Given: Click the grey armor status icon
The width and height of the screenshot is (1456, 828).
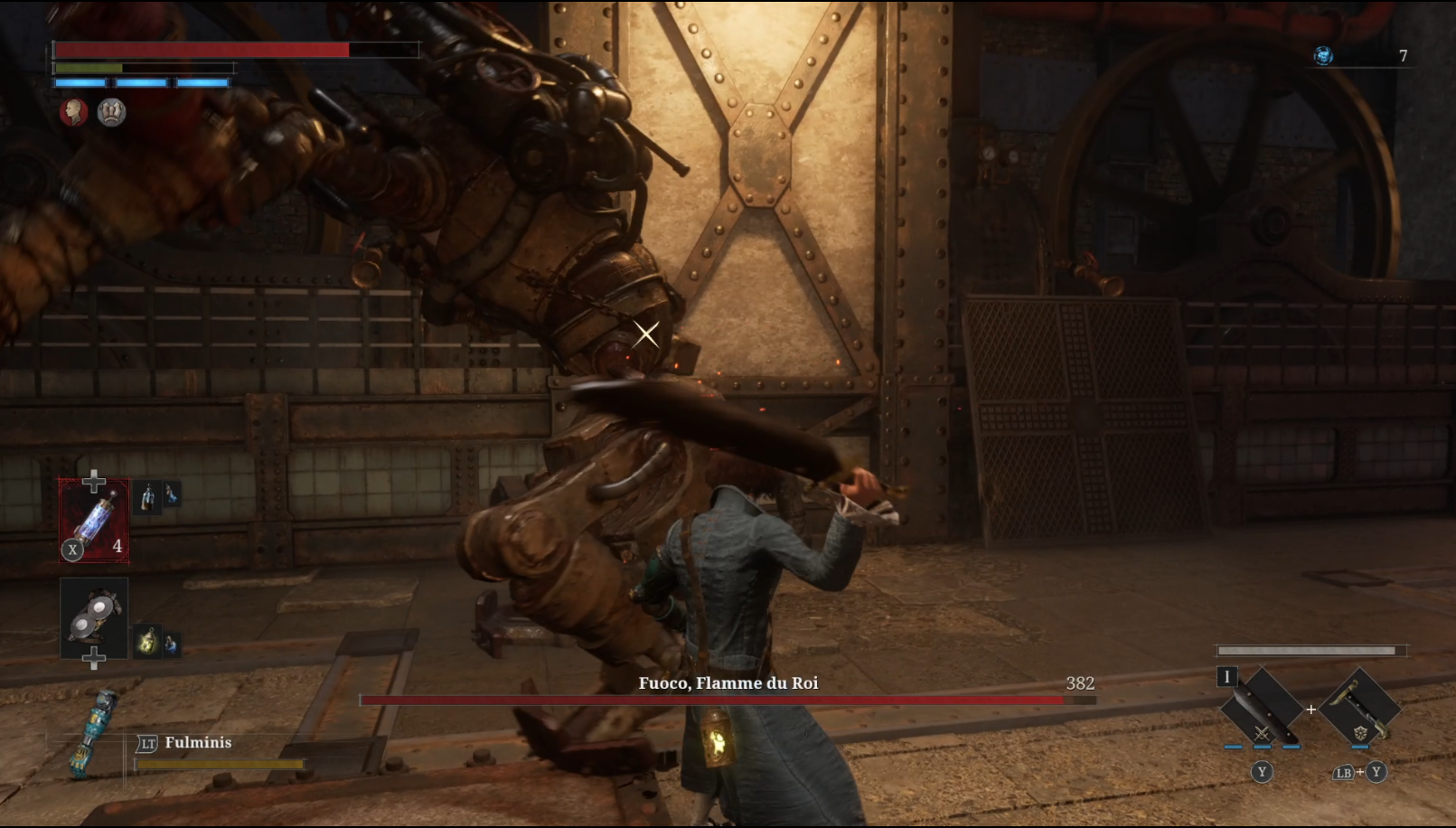Looking at the screenshot, I should [x=111, y=112].
